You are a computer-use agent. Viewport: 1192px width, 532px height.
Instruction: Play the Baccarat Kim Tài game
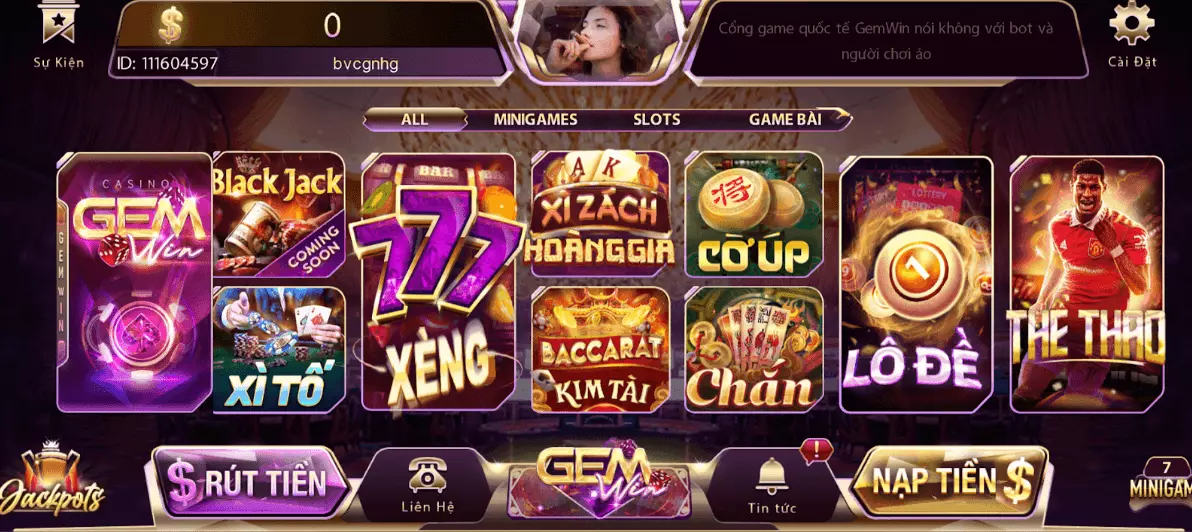click(599, 349)
